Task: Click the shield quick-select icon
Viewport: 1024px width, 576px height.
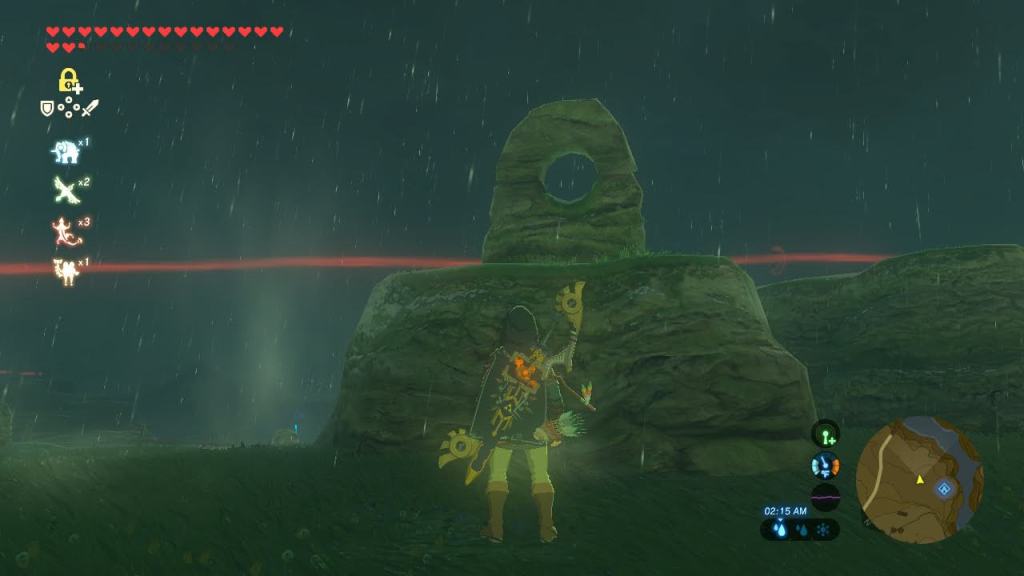Action: tap(46, 108)
